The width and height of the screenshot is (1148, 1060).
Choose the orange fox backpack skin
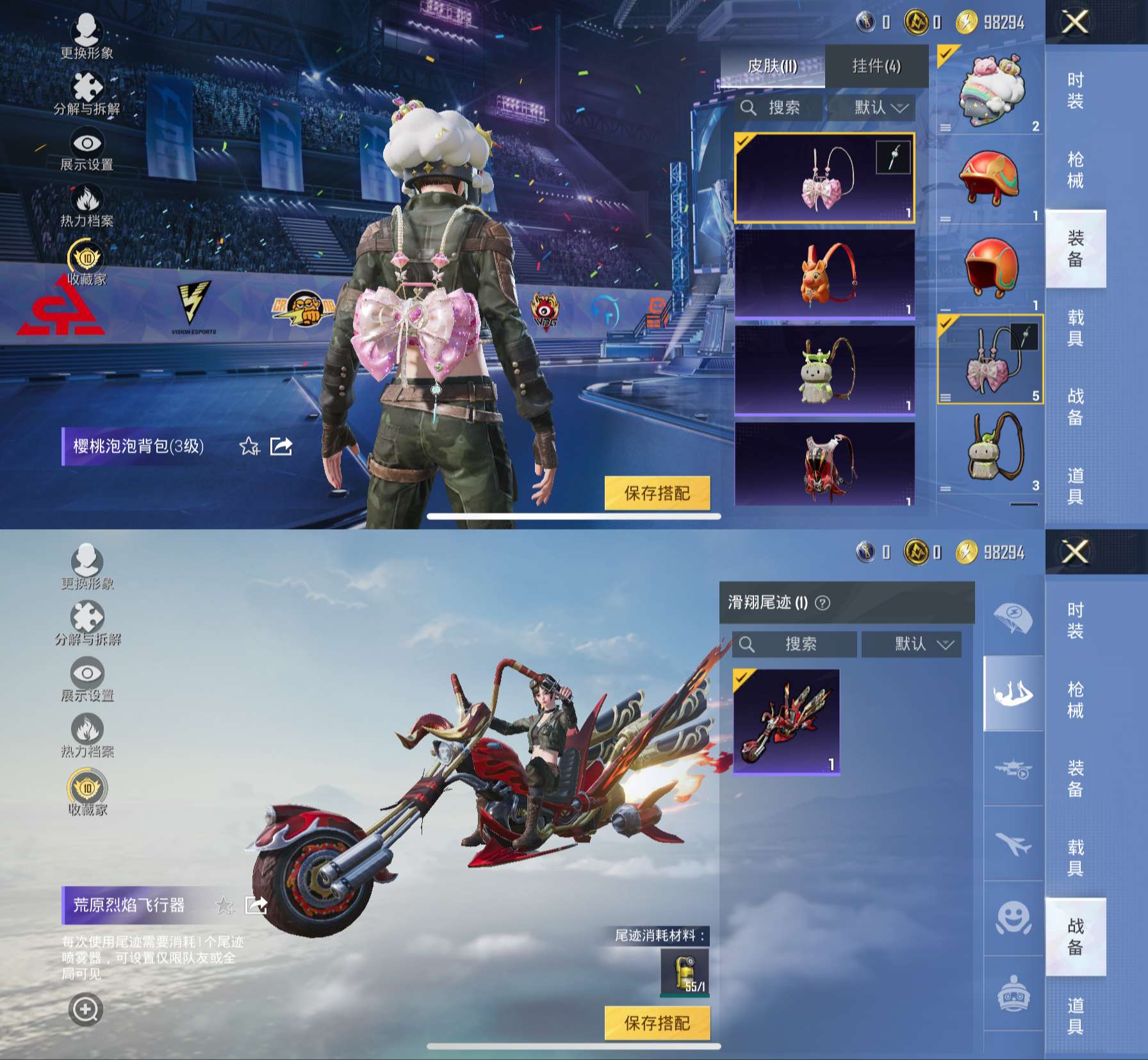824,273
